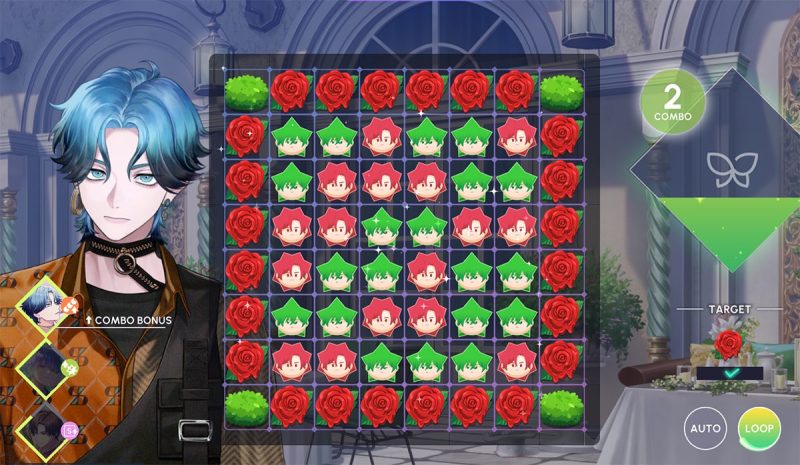This screenshot has height=465, width=800.
Task: Trigger the butterfly skill diamond
Action: click(x=727, y=167)
